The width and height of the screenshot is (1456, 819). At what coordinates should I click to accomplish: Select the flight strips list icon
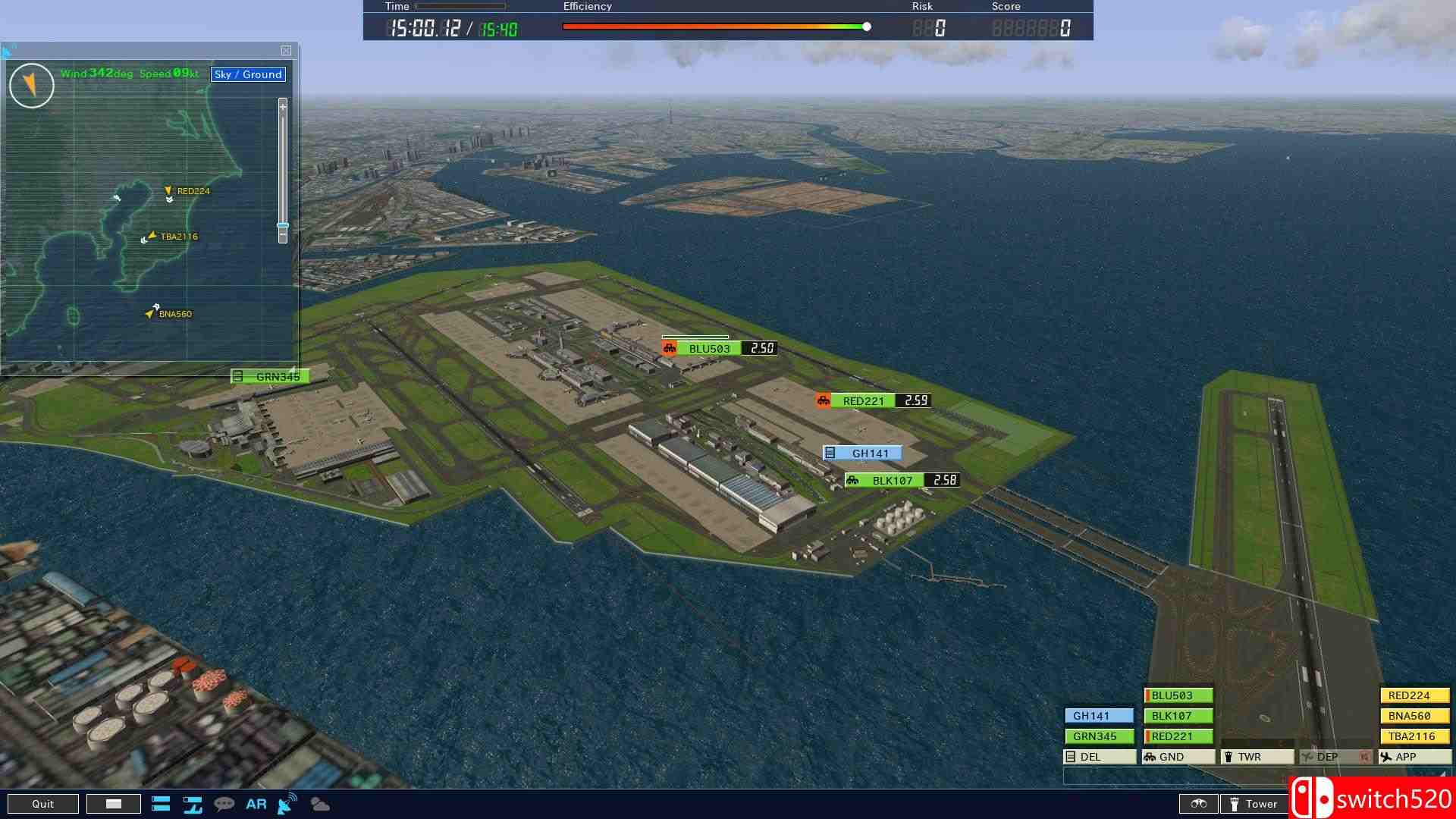point(161,804)
